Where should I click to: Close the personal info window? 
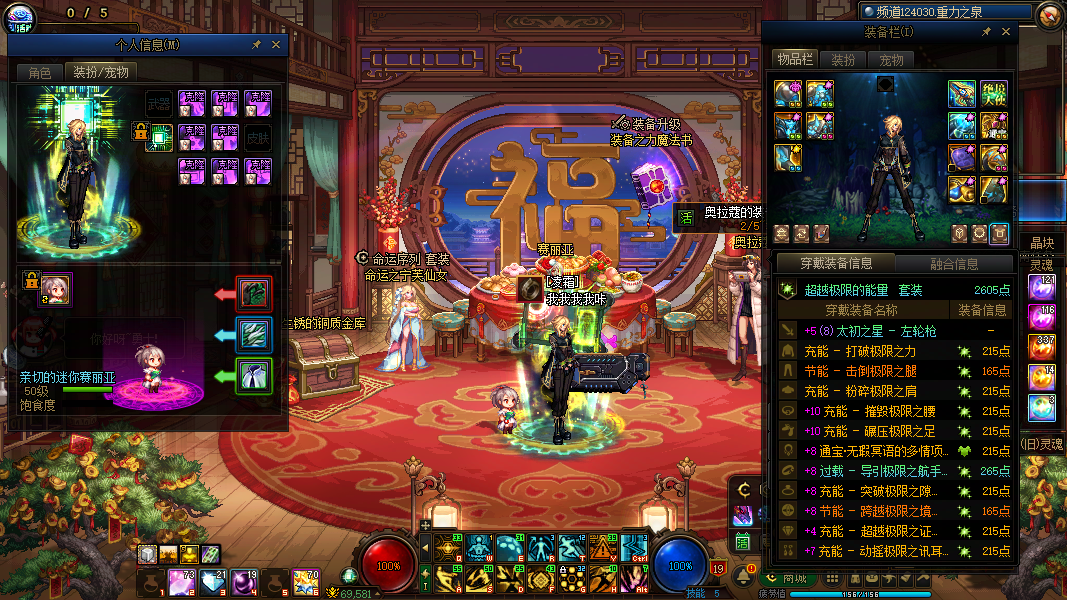(276, 45)
